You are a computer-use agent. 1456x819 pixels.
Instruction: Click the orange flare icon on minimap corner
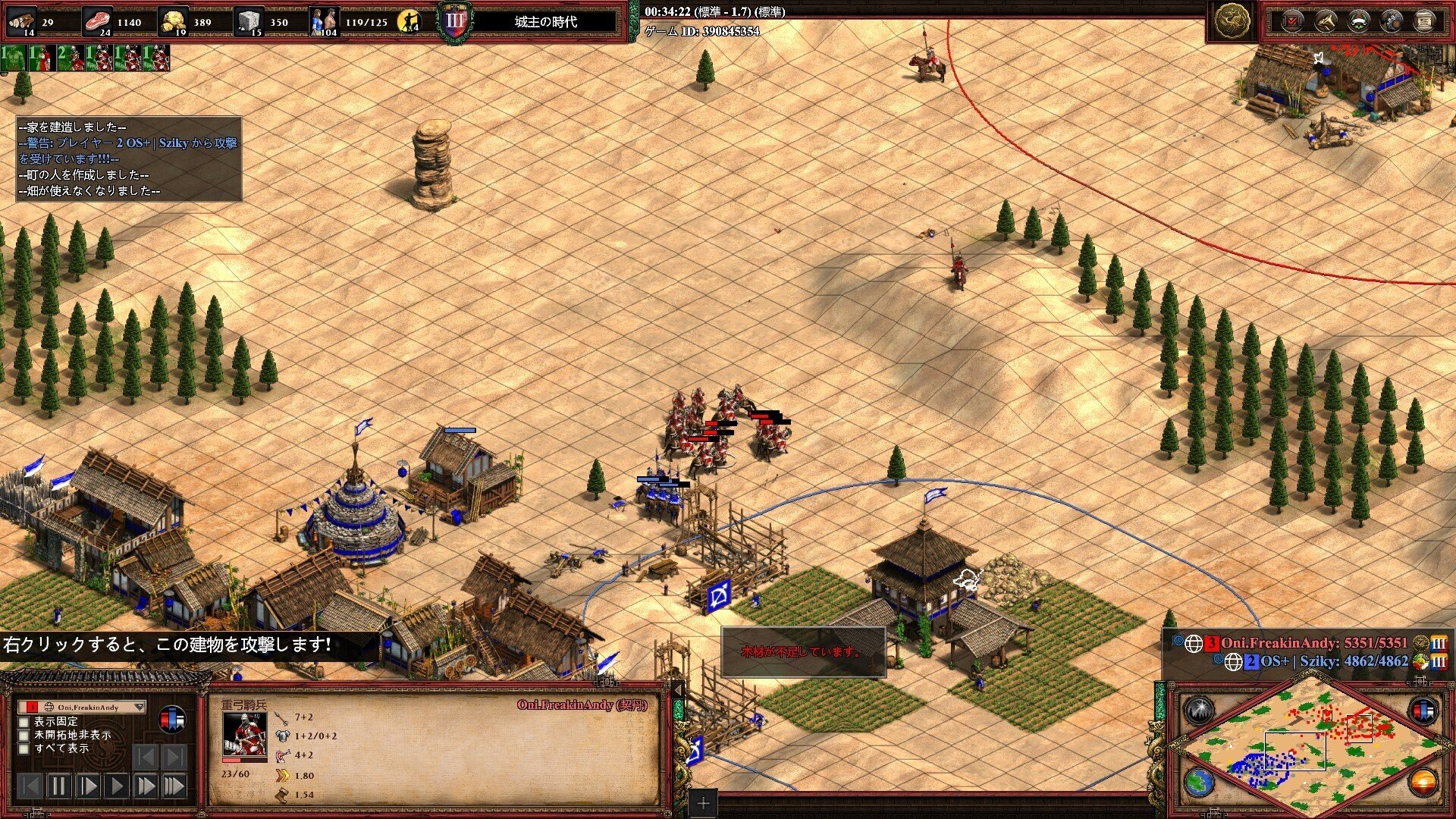tap(1423, 783)
